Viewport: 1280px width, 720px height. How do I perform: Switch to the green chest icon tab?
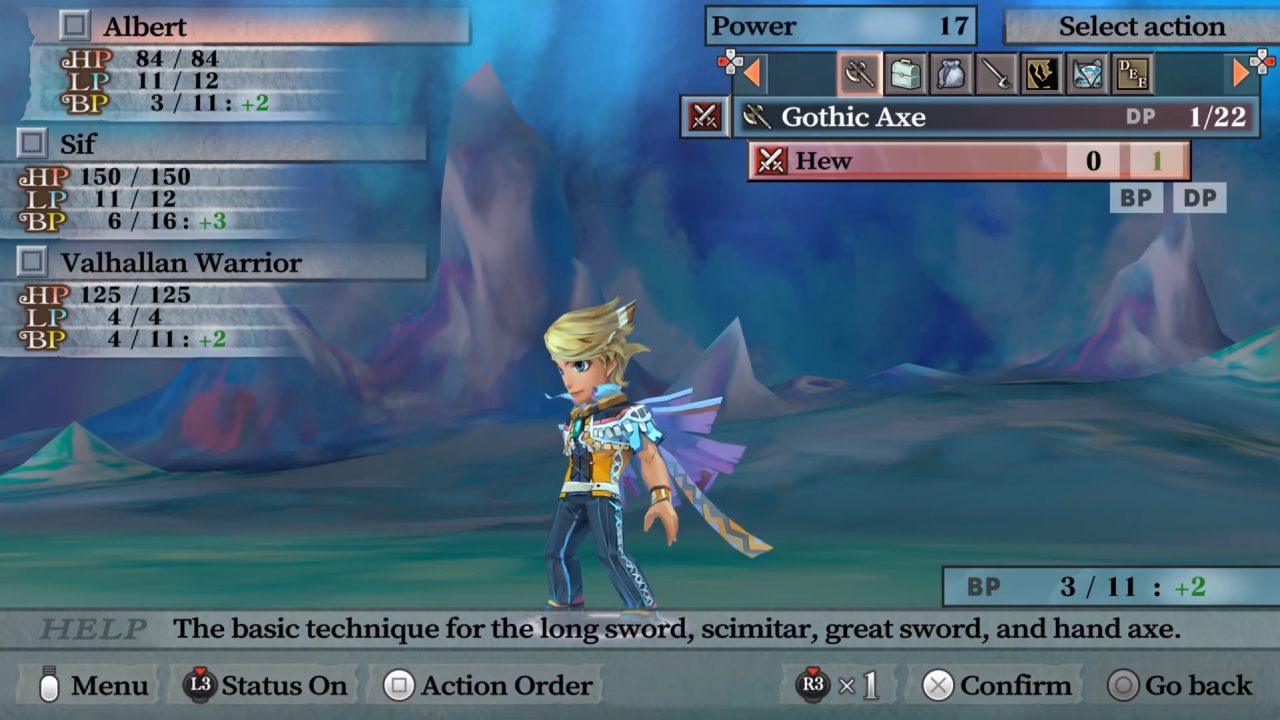click(906, 73)
